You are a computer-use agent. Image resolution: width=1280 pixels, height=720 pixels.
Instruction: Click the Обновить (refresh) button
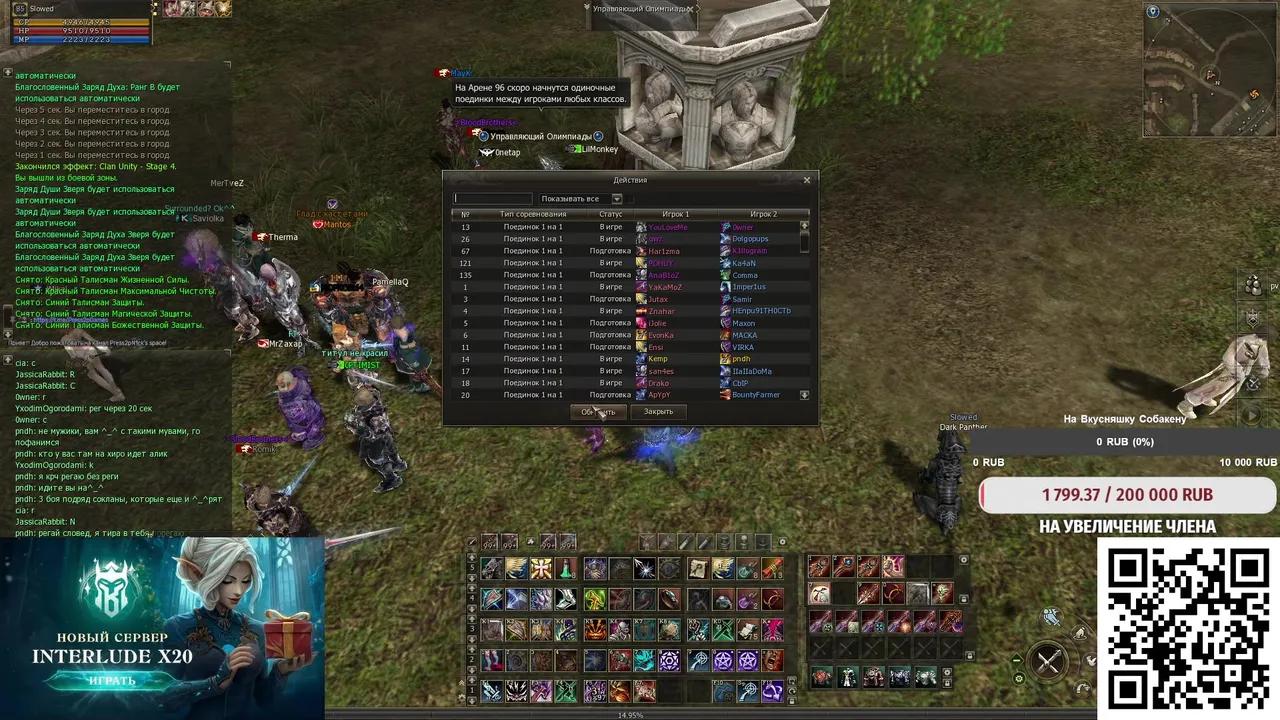point(598,412)
